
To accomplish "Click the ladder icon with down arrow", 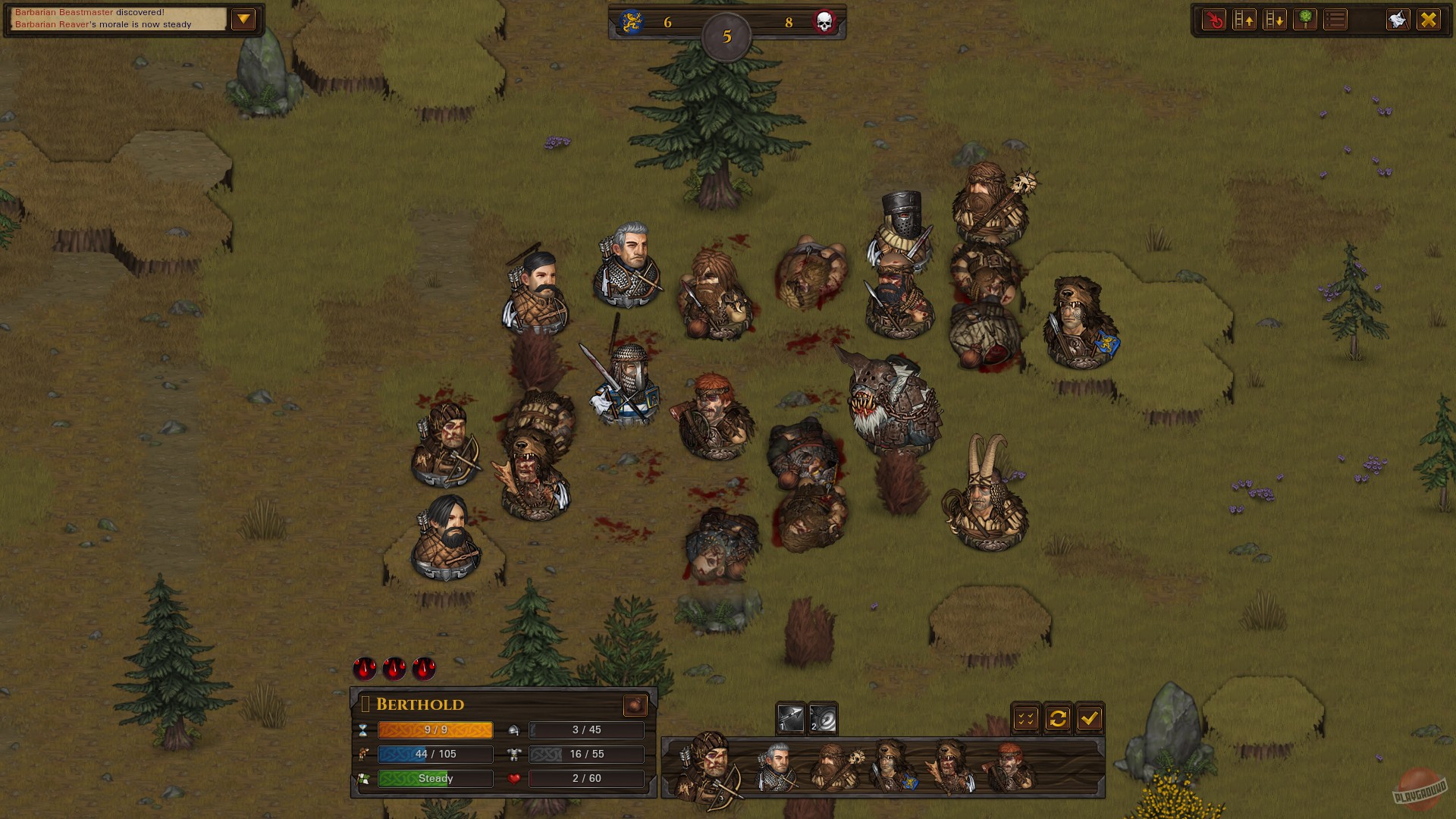I will click(1275, 19).
